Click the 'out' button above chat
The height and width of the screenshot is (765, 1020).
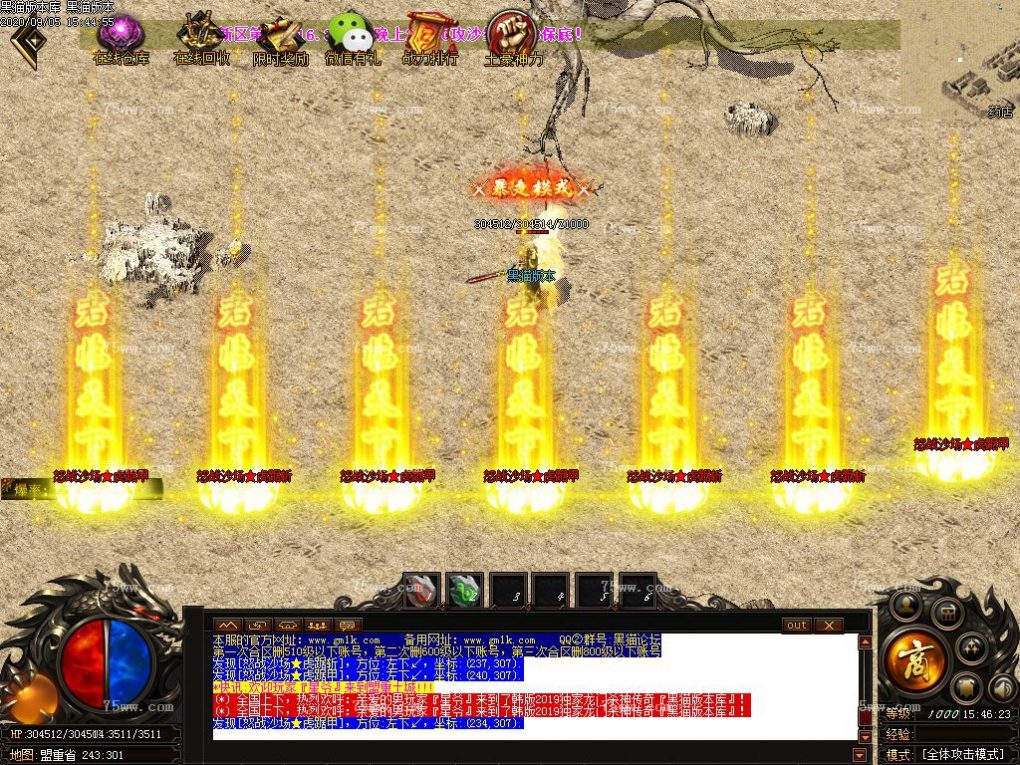tap(796, 625)
